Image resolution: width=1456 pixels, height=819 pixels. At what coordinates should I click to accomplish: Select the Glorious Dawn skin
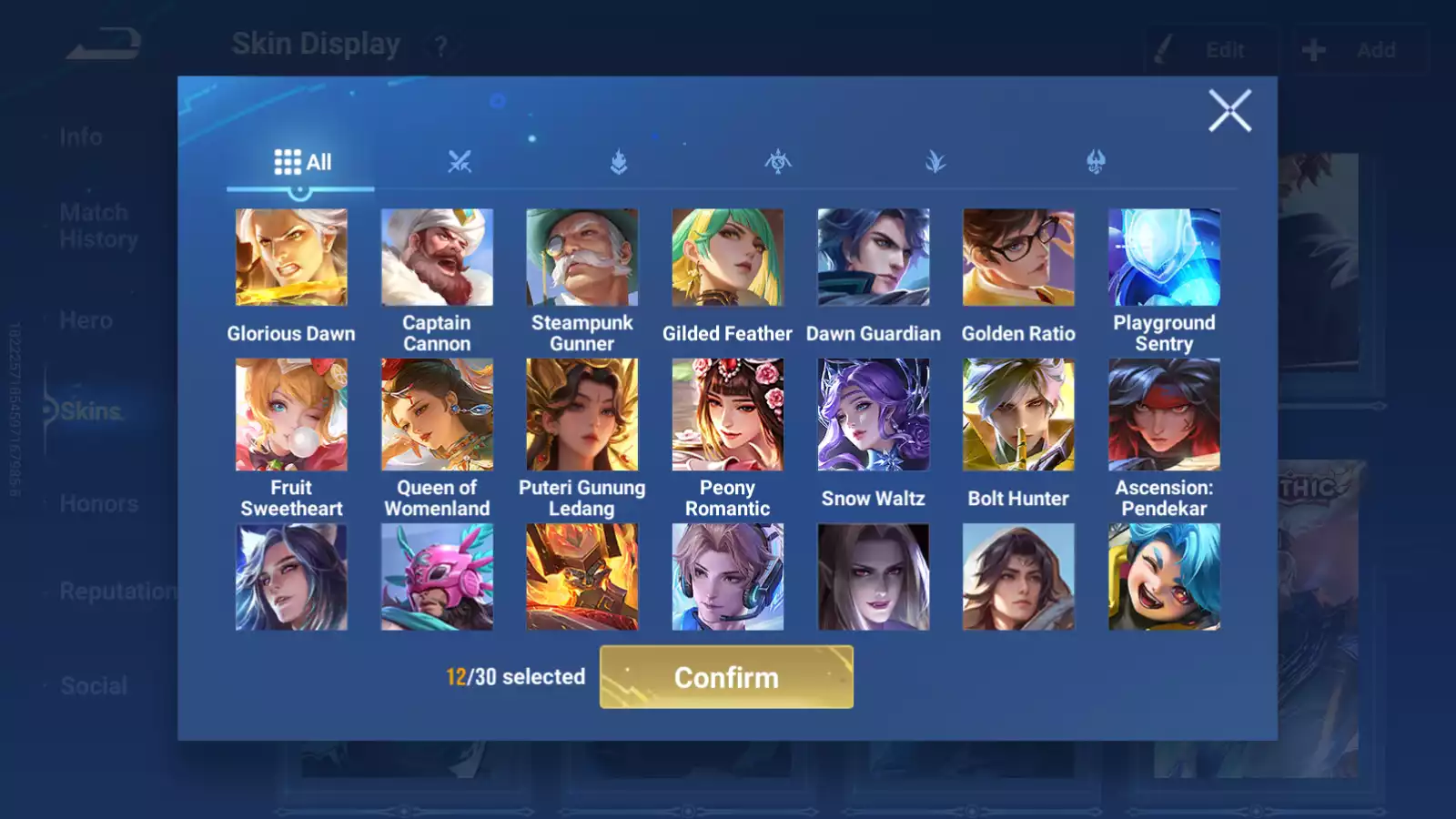291,258
